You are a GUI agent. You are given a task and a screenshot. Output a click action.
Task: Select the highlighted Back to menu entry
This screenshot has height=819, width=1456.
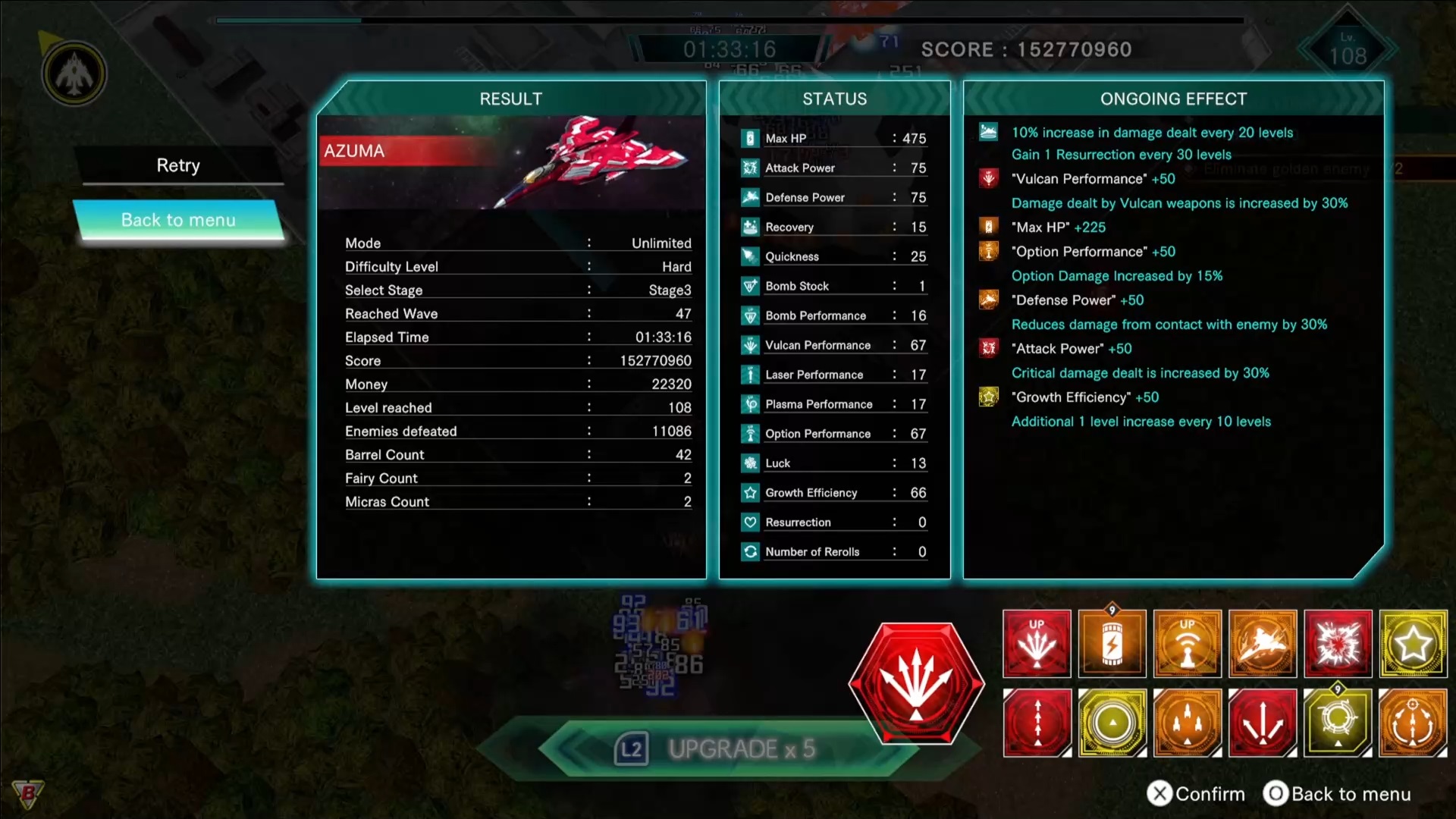[178, 220]
